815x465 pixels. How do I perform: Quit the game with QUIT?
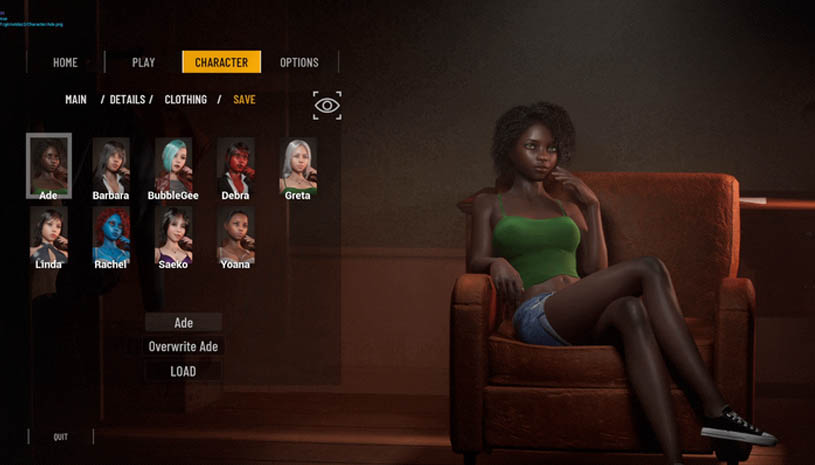(61, 437)
